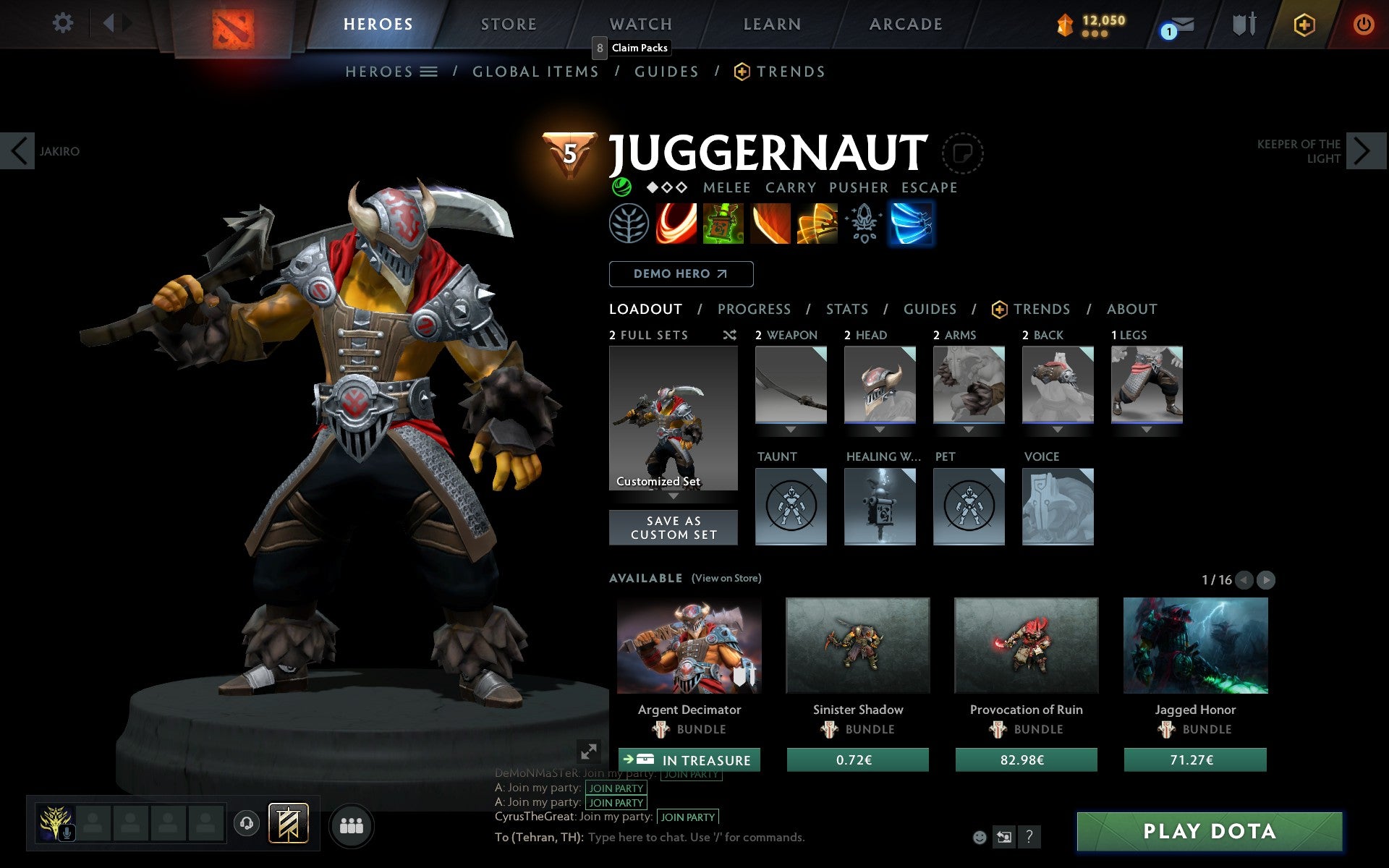
Task: Open the talent tree icon
Action: click(628, 224)
